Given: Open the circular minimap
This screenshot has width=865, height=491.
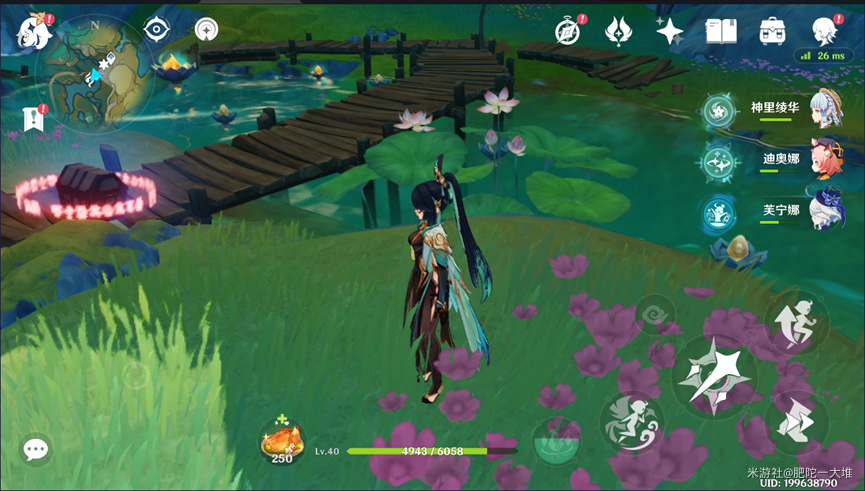Looking at the screenshot, I should click(x=95, y=73).
